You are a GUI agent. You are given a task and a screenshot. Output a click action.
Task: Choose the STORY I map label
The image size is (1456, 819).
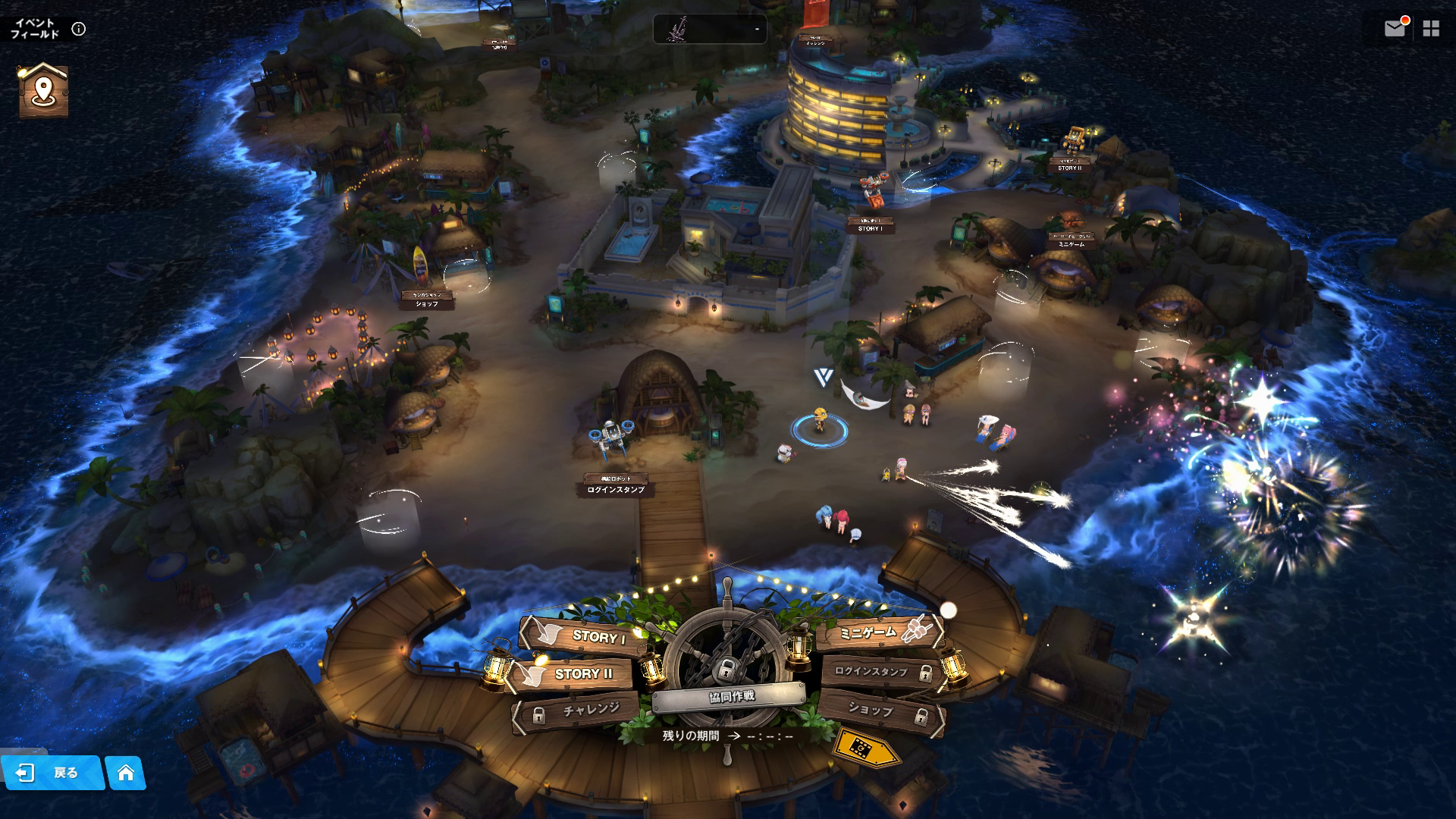coord(870,228)
